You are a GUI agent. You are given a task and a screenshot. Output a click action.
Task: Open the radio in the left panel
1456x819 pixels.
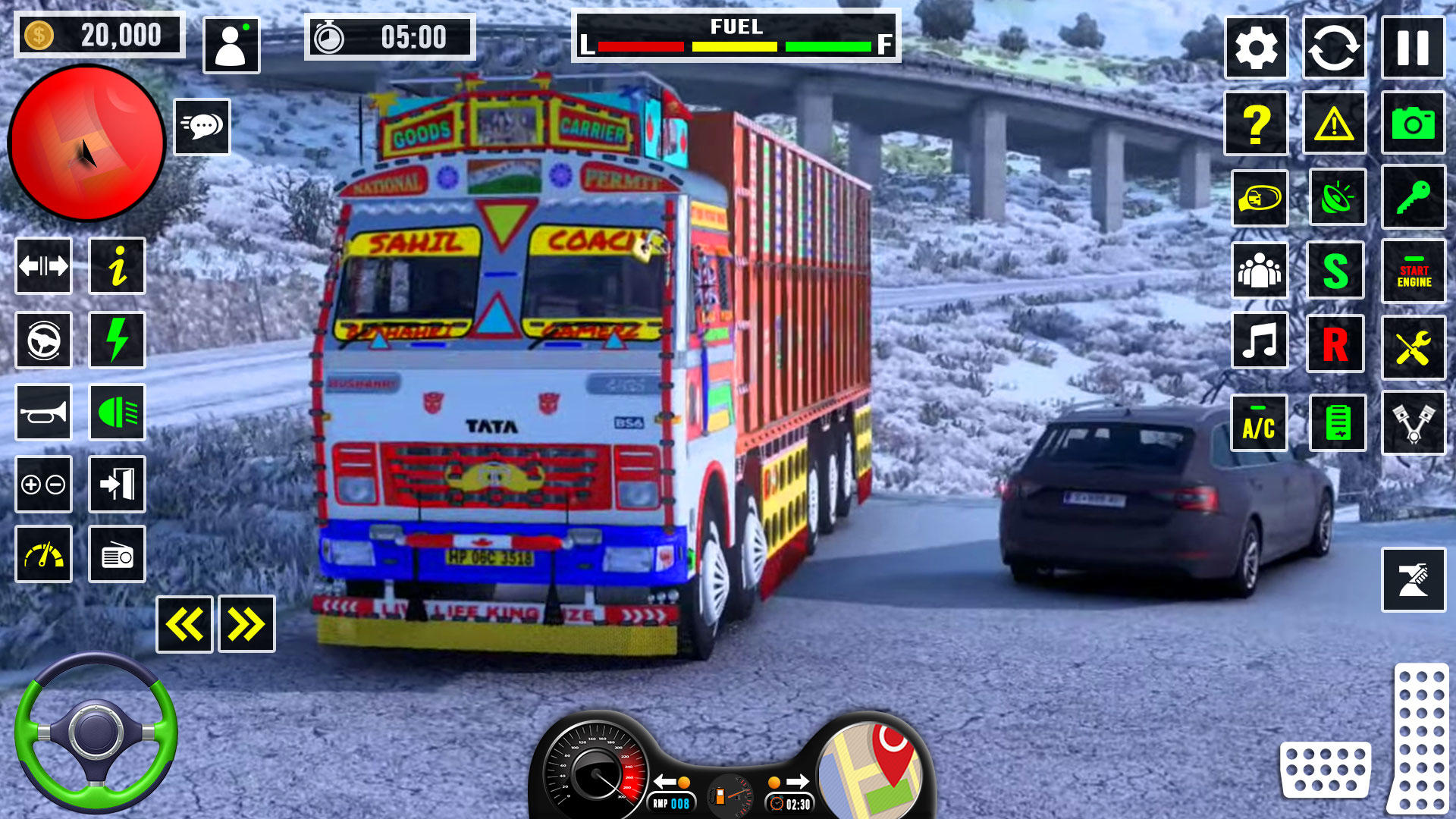(117, 555)
